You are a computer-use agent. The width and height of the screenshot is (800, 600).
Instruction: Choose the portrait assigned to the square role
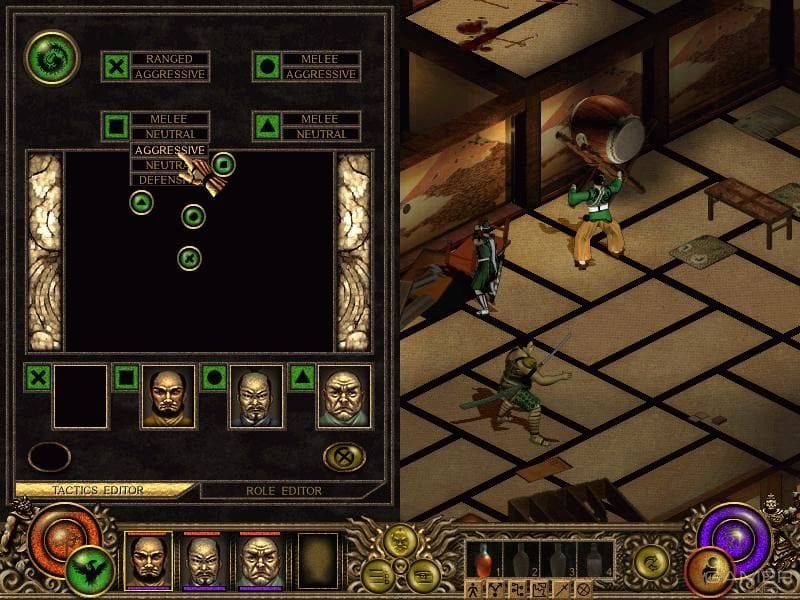point(167,396)
